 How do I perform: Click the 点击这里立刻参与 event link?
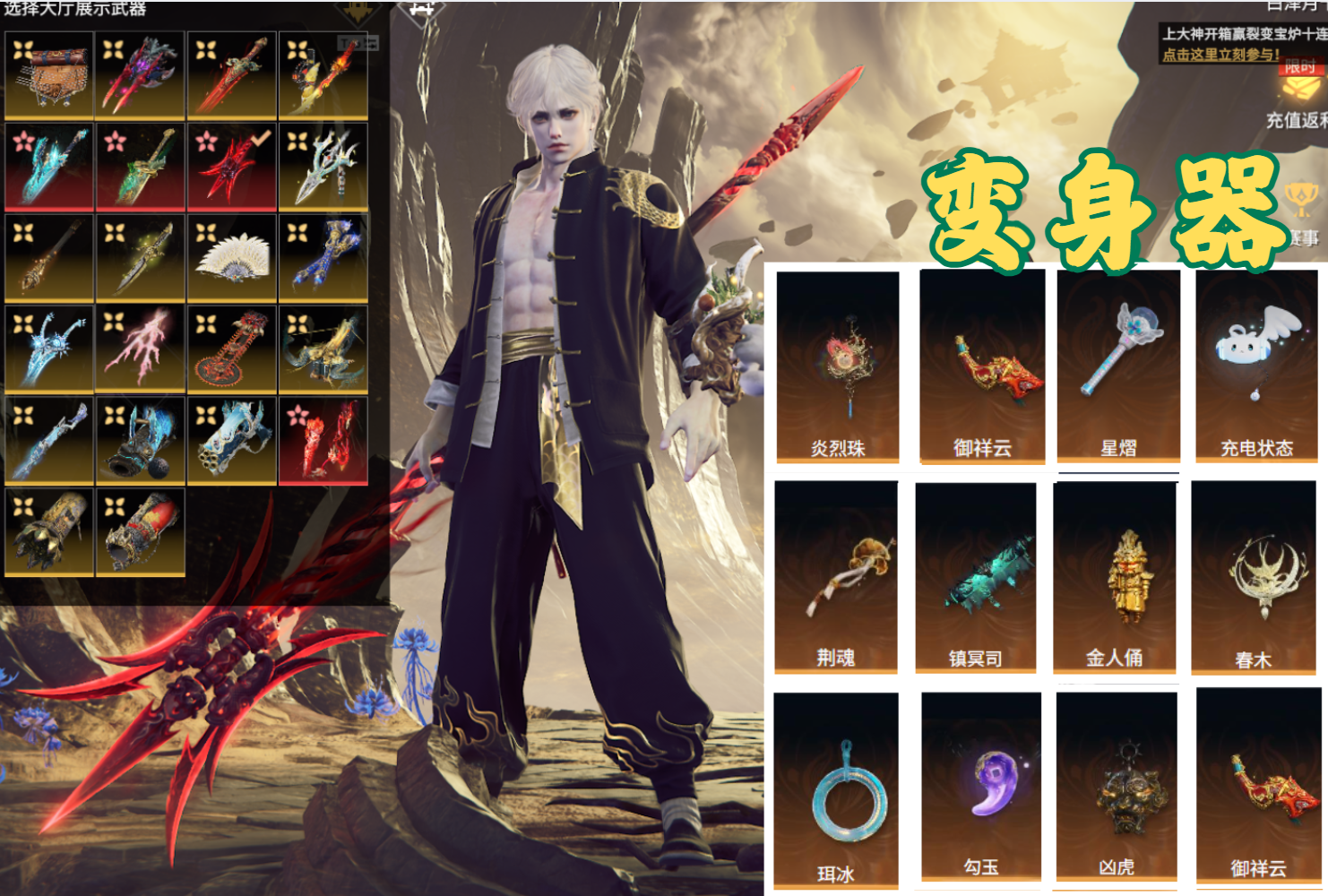tap(1220, 55)
